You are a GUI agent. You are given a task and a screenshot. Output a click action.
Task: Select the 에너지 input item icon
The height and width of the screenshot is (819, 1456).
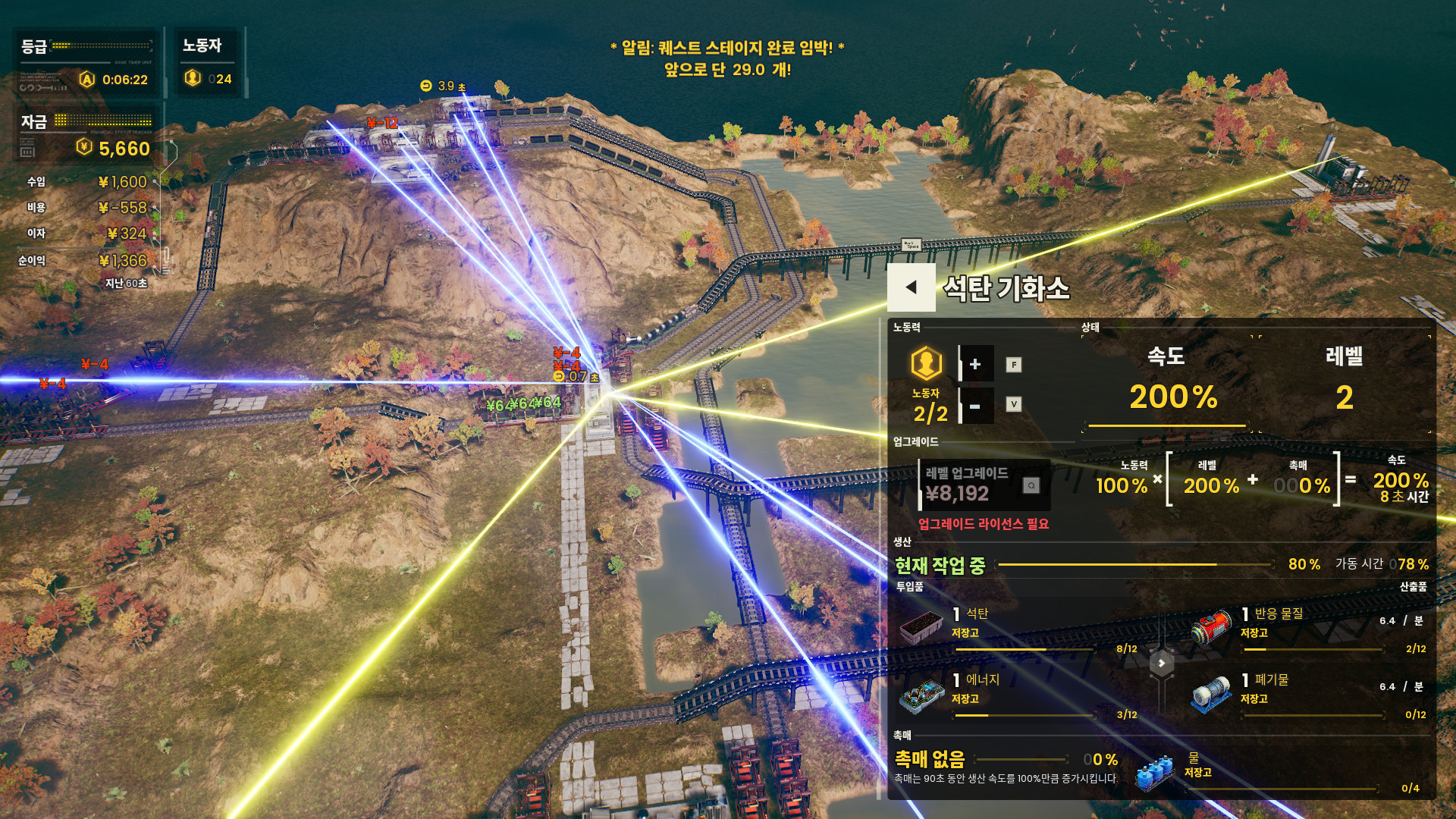921,695
